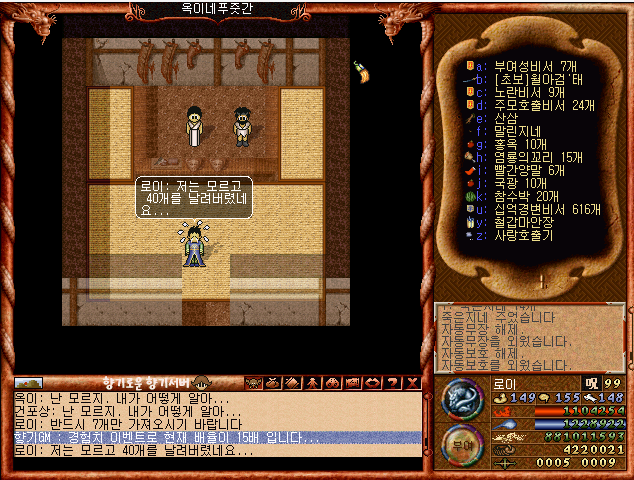Choose the 사랑호출기 item row
Viewport: 634px width, 480px height.
click(526, 235)
